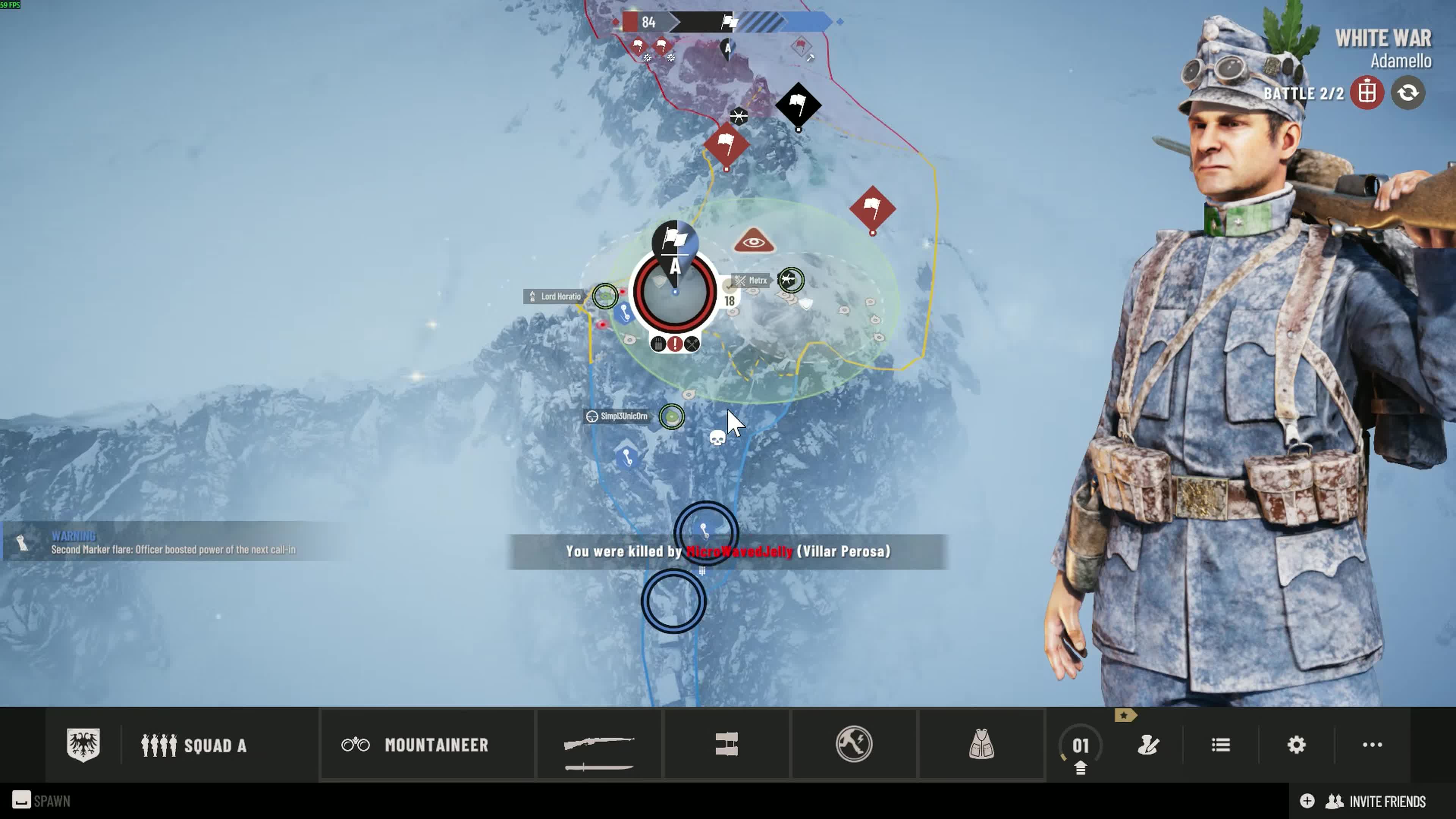This screenshot has height=819, width=1456.
Task: Open the scoreboard list icon
Action: pyautogui.click(x=1221, y=745)
